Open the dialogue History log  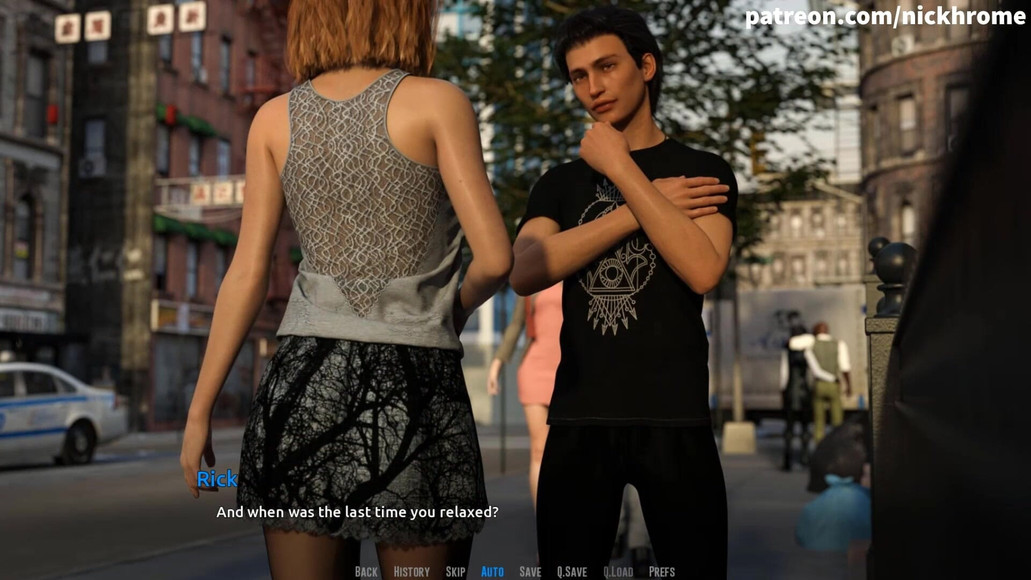click(x=411, y=572)
